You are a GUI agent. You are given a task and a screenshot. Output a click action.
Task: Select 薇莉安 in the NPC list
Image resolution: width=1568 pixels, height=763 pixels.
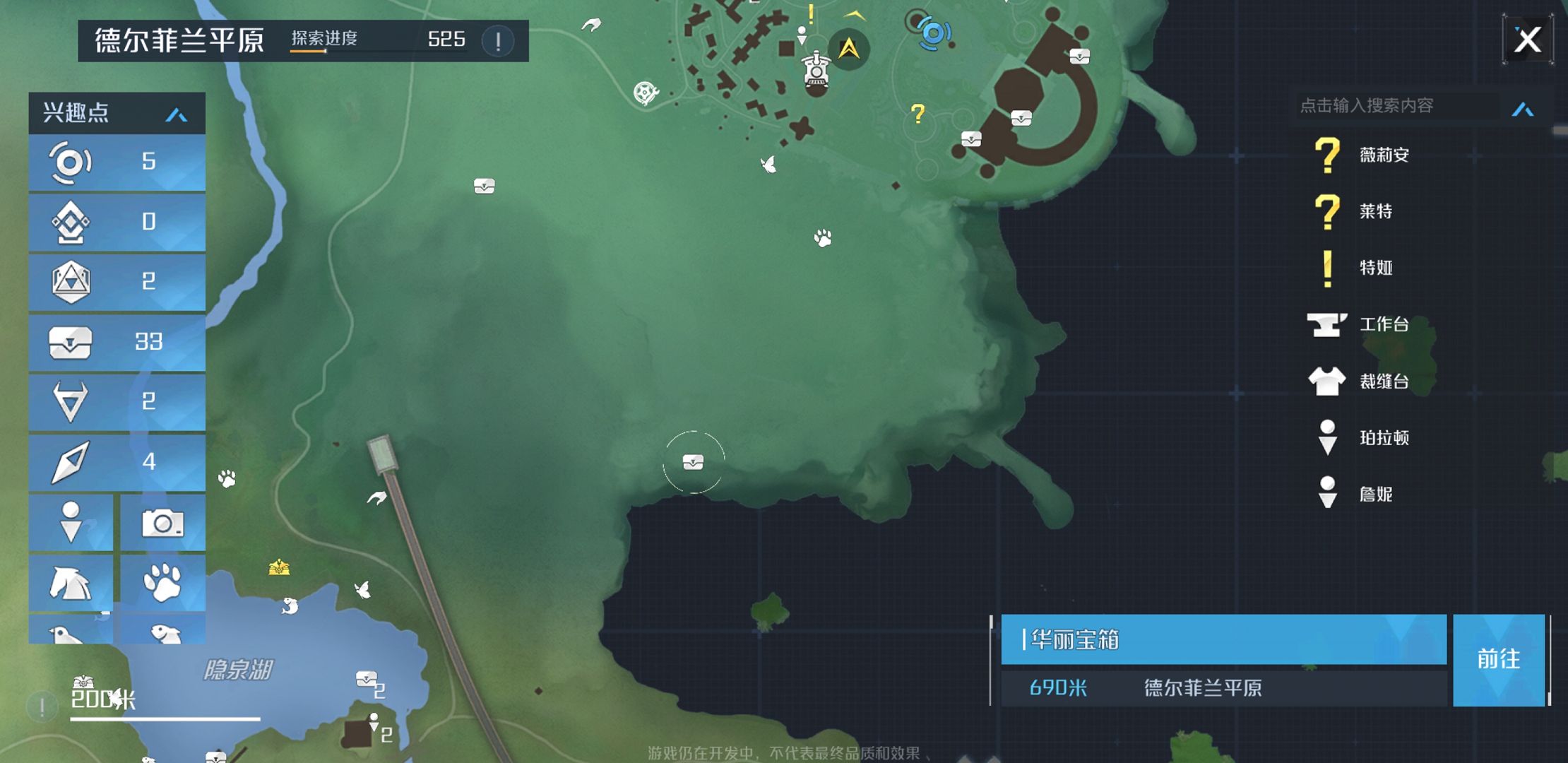click(1383, 155)
